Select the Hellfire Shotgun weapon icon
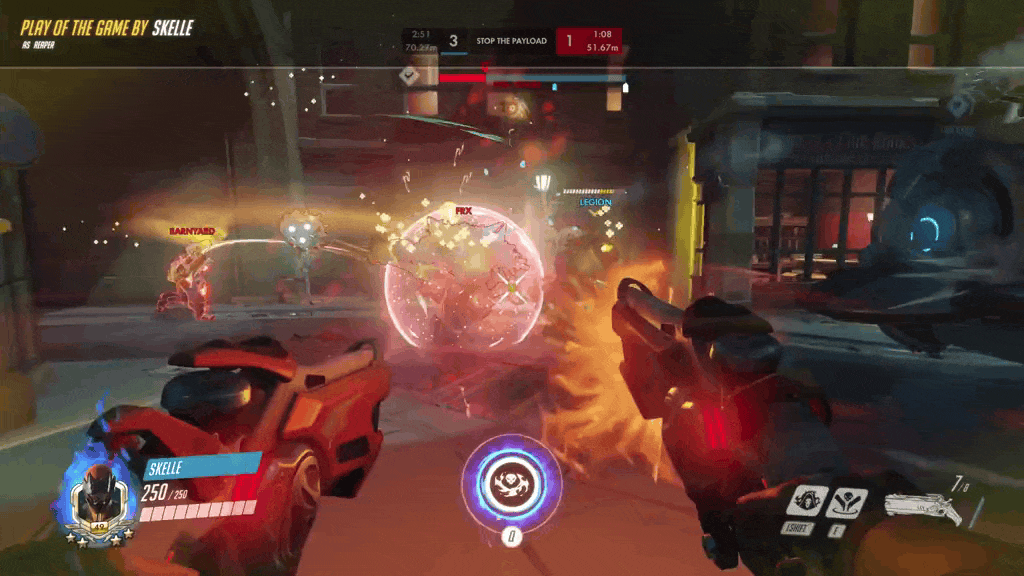 922,505
